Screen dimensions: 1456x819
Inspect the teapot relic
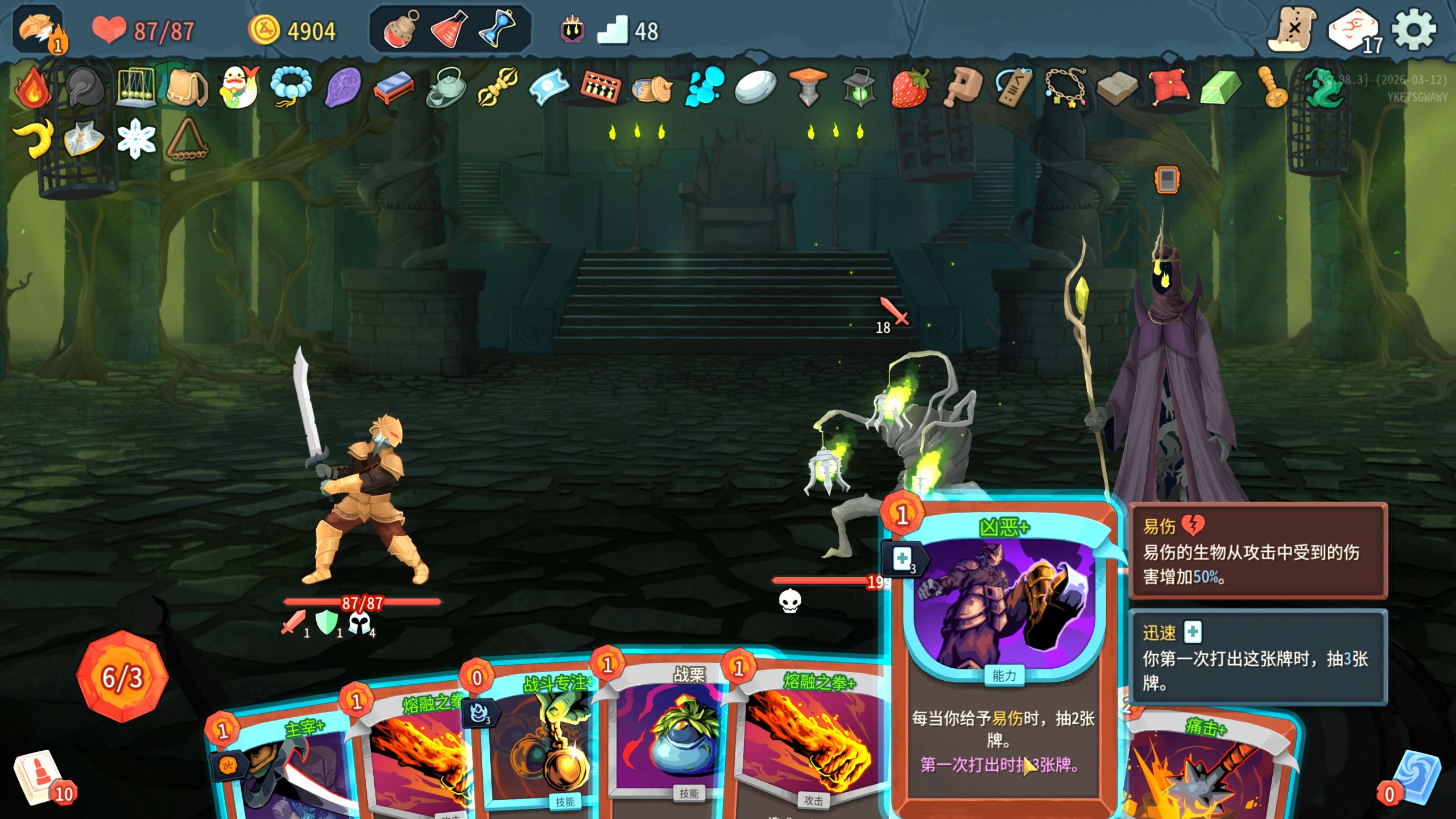[x=446, y=88]
